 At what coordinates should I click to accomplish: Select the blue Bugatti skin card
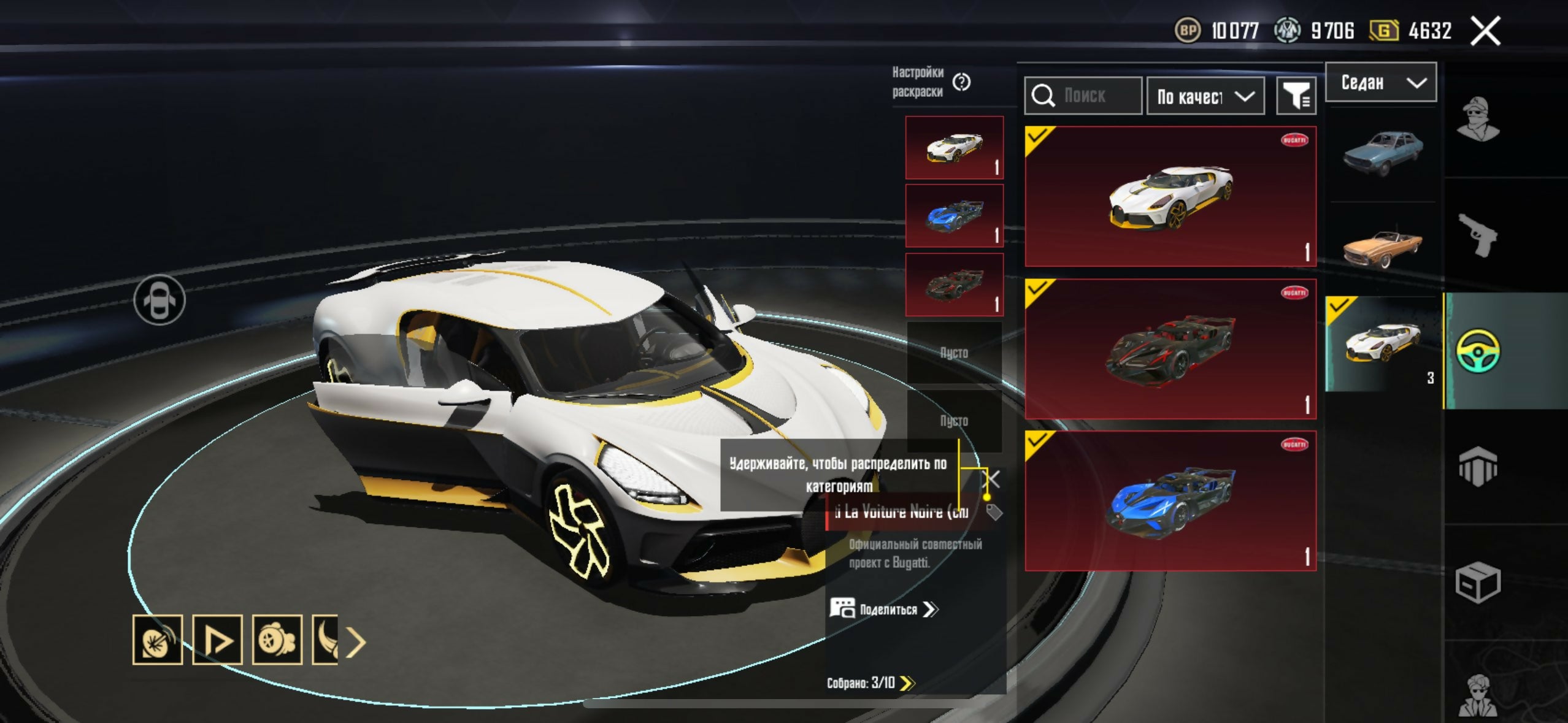coord(1170,501)
